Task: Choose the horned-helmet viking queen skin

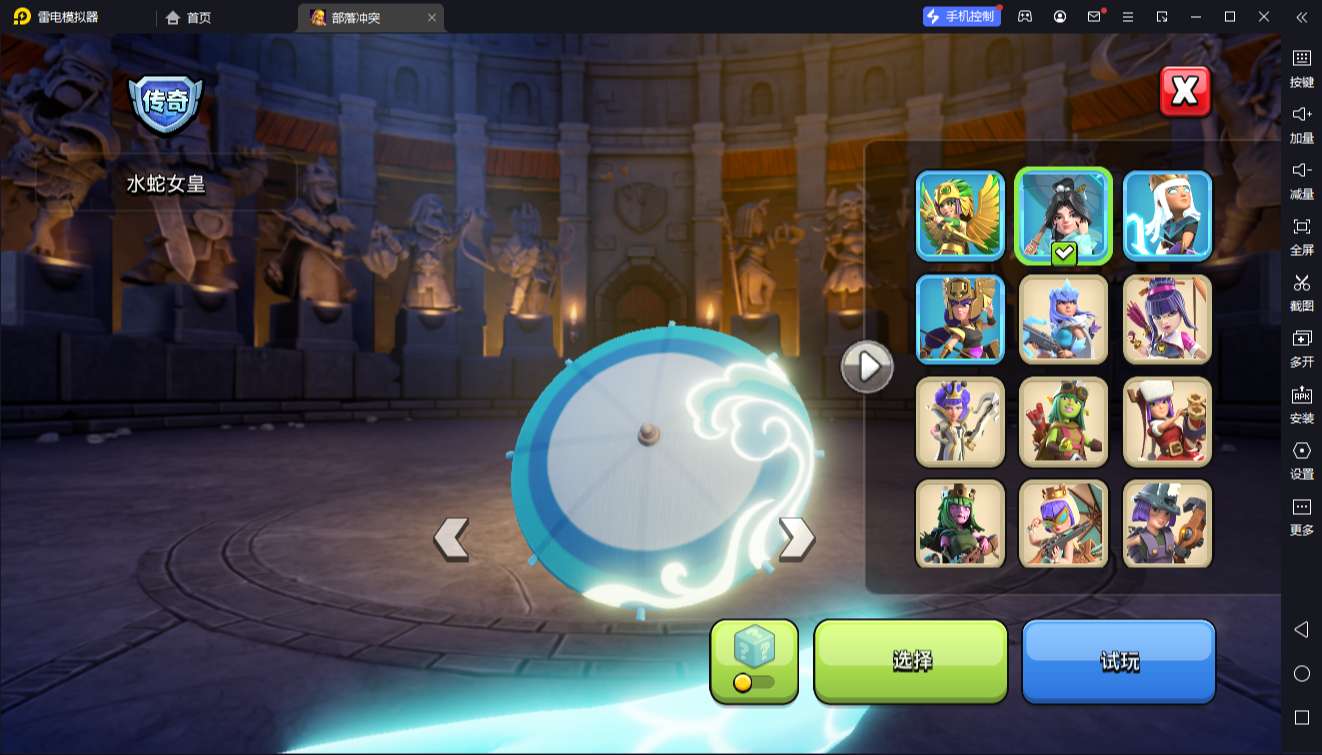Action: 1167,524
